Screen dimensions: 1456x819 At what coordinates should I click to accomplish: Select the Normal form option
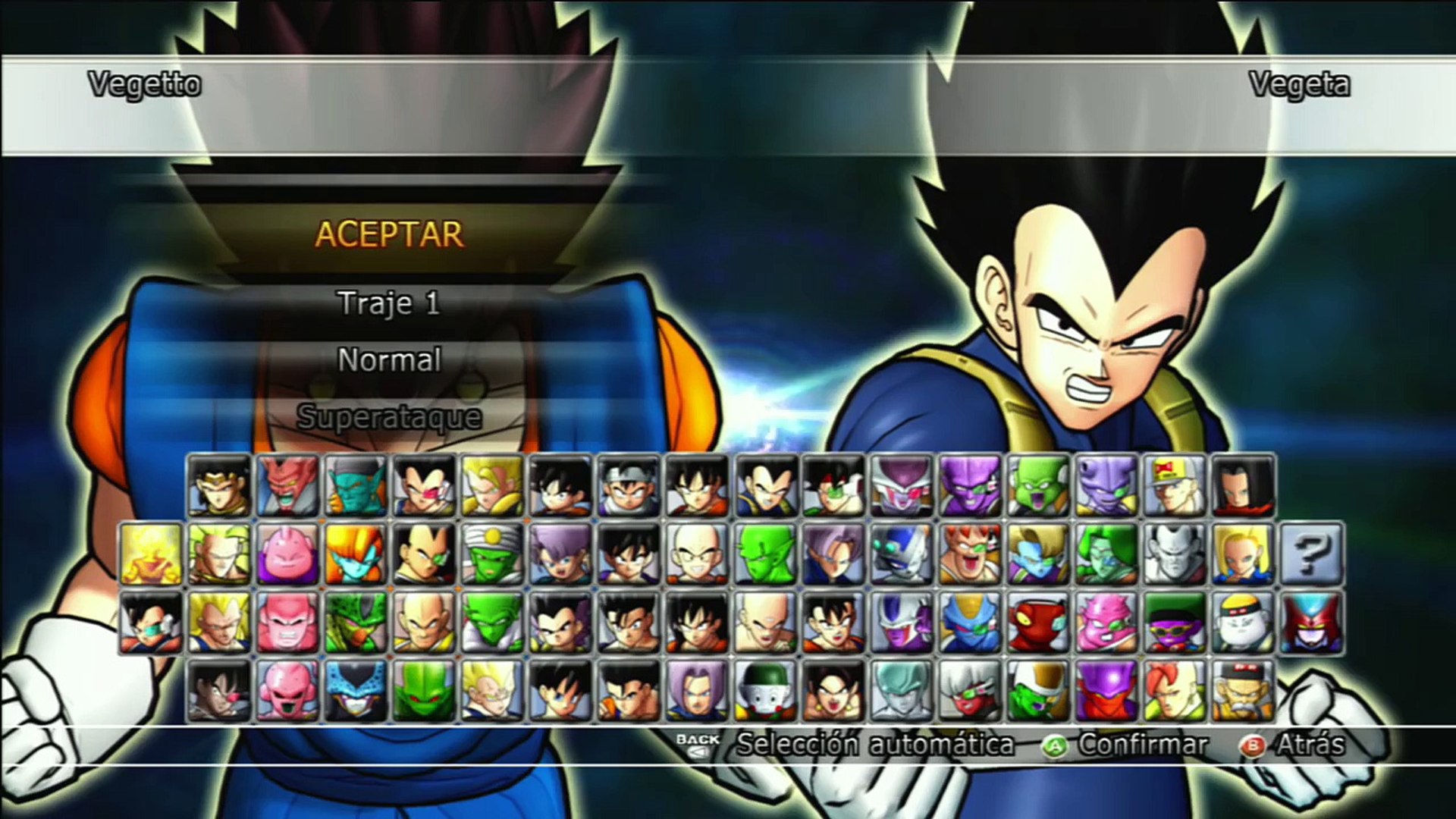[x=389, y=359]
